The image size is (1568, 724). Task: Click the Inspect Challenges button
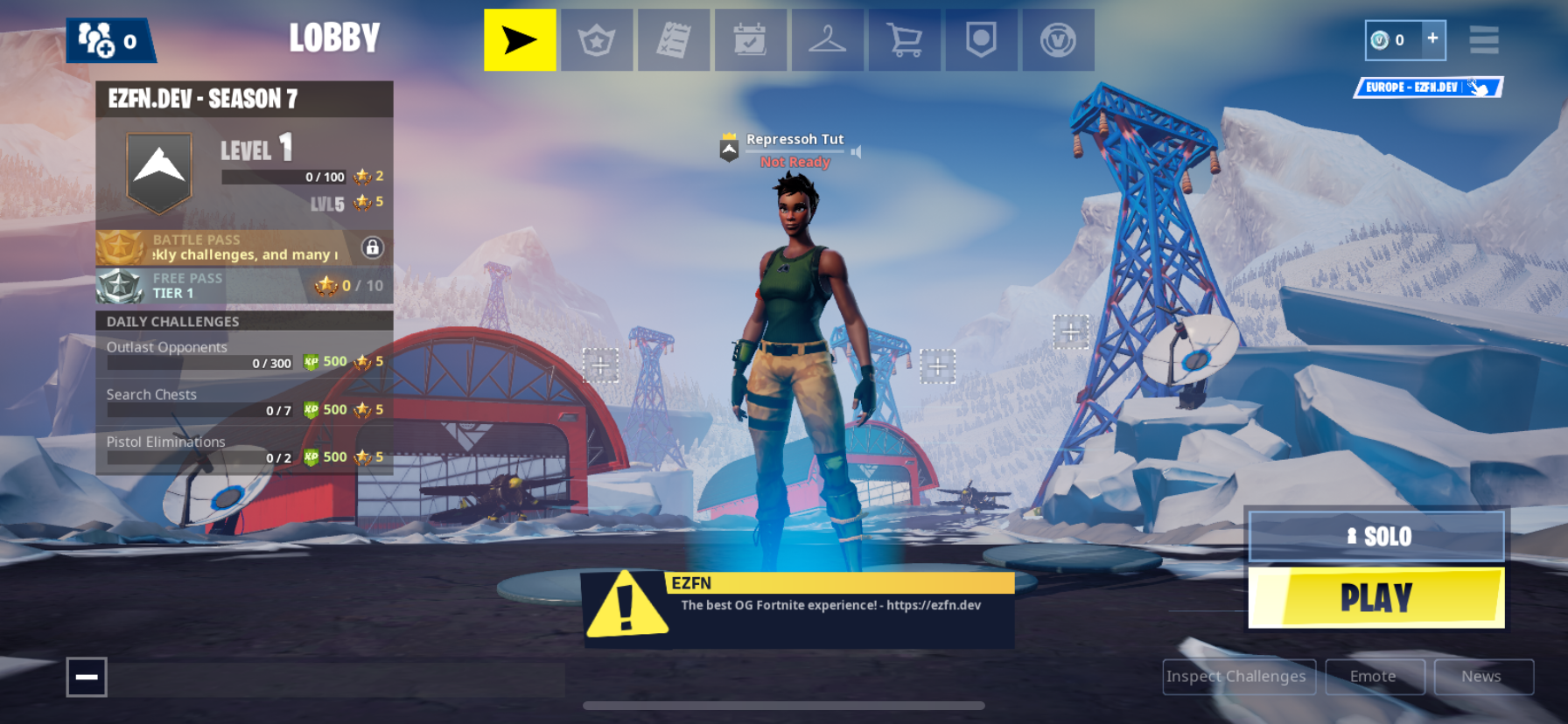pyautogui.click(x=1238, y=676)
